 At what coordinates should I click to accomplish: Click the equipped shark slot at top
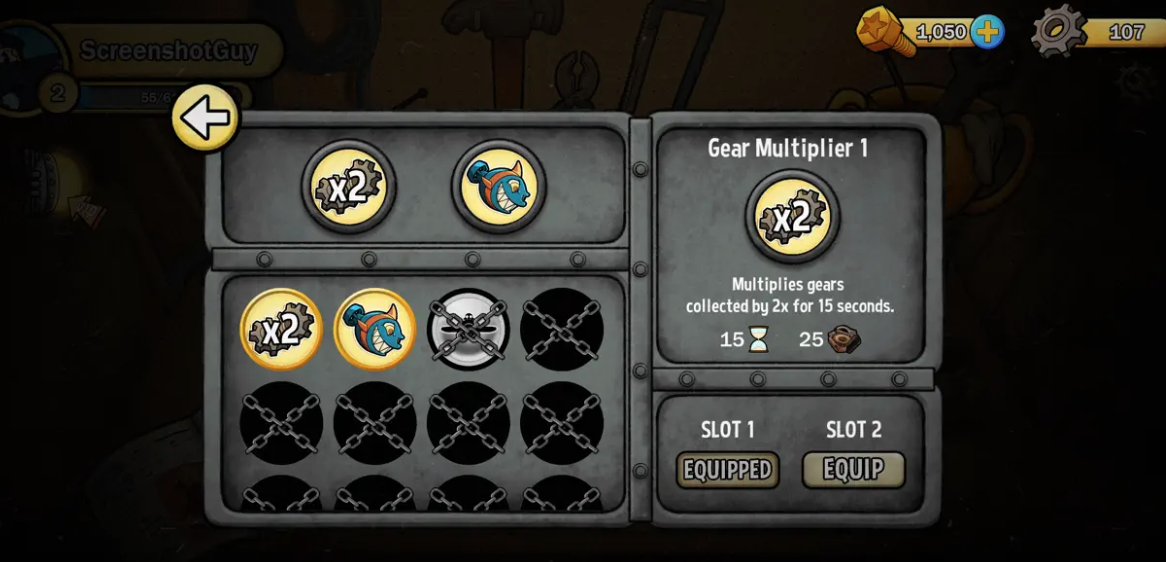click(498, 187)
